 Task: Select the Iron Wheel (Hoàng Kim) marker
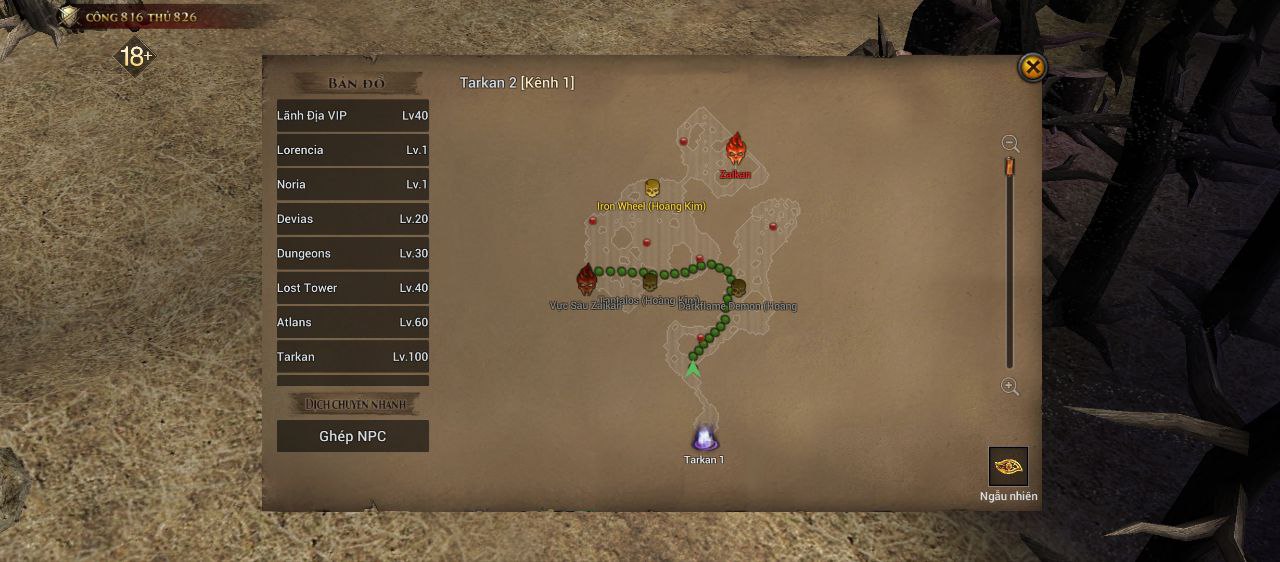pos(652,189)
